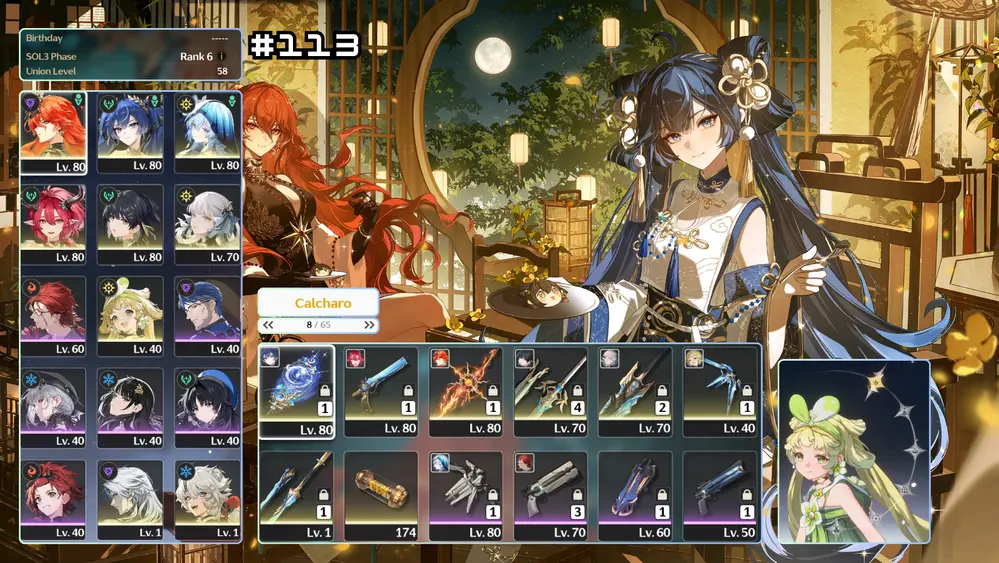Pick the white-haired Lv. 70 character
Screen dimensions: 999x563
point(207,223)
